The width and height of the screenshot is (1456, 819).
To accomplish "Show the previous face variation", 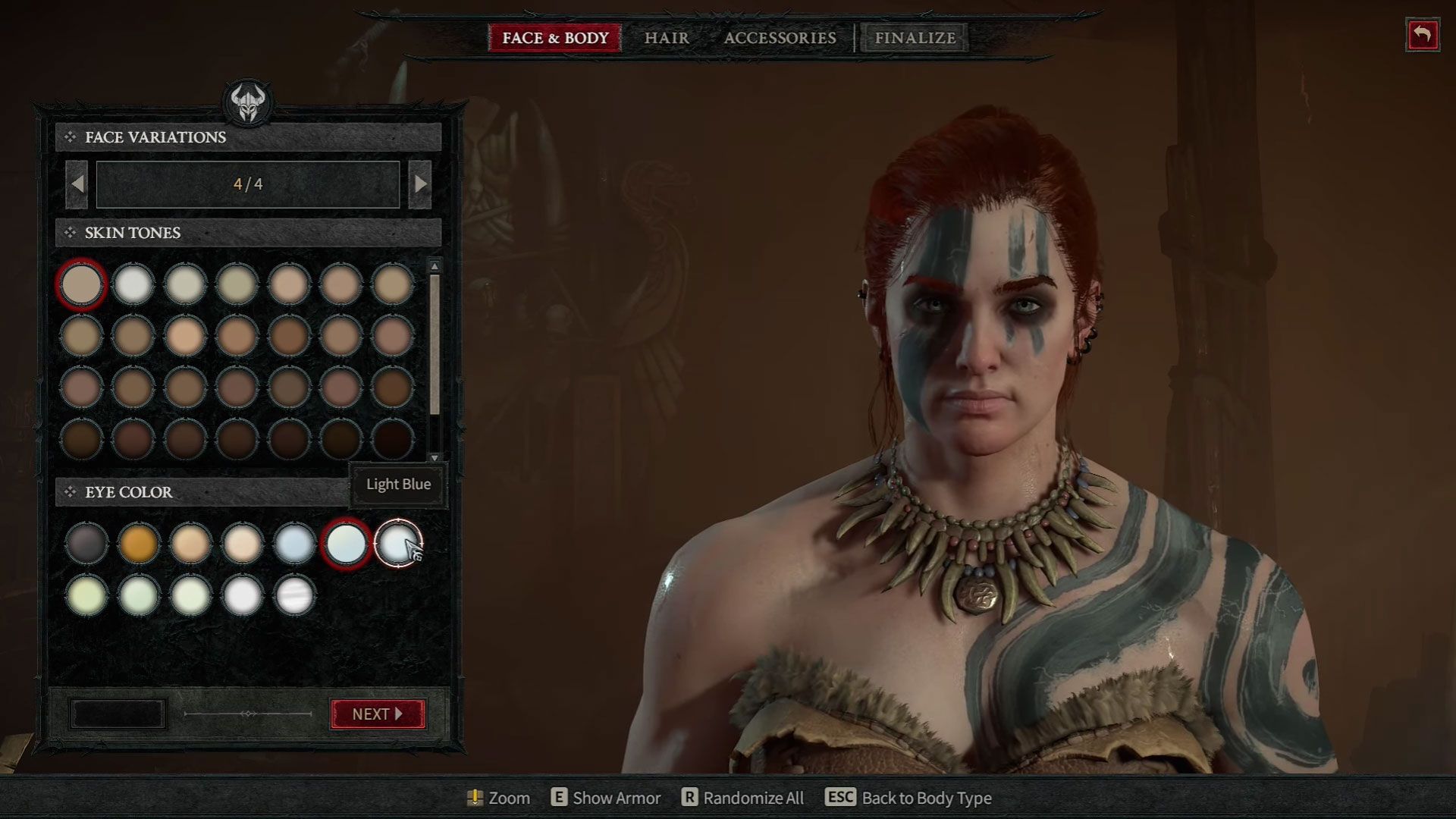I will (x=77, y=184).
